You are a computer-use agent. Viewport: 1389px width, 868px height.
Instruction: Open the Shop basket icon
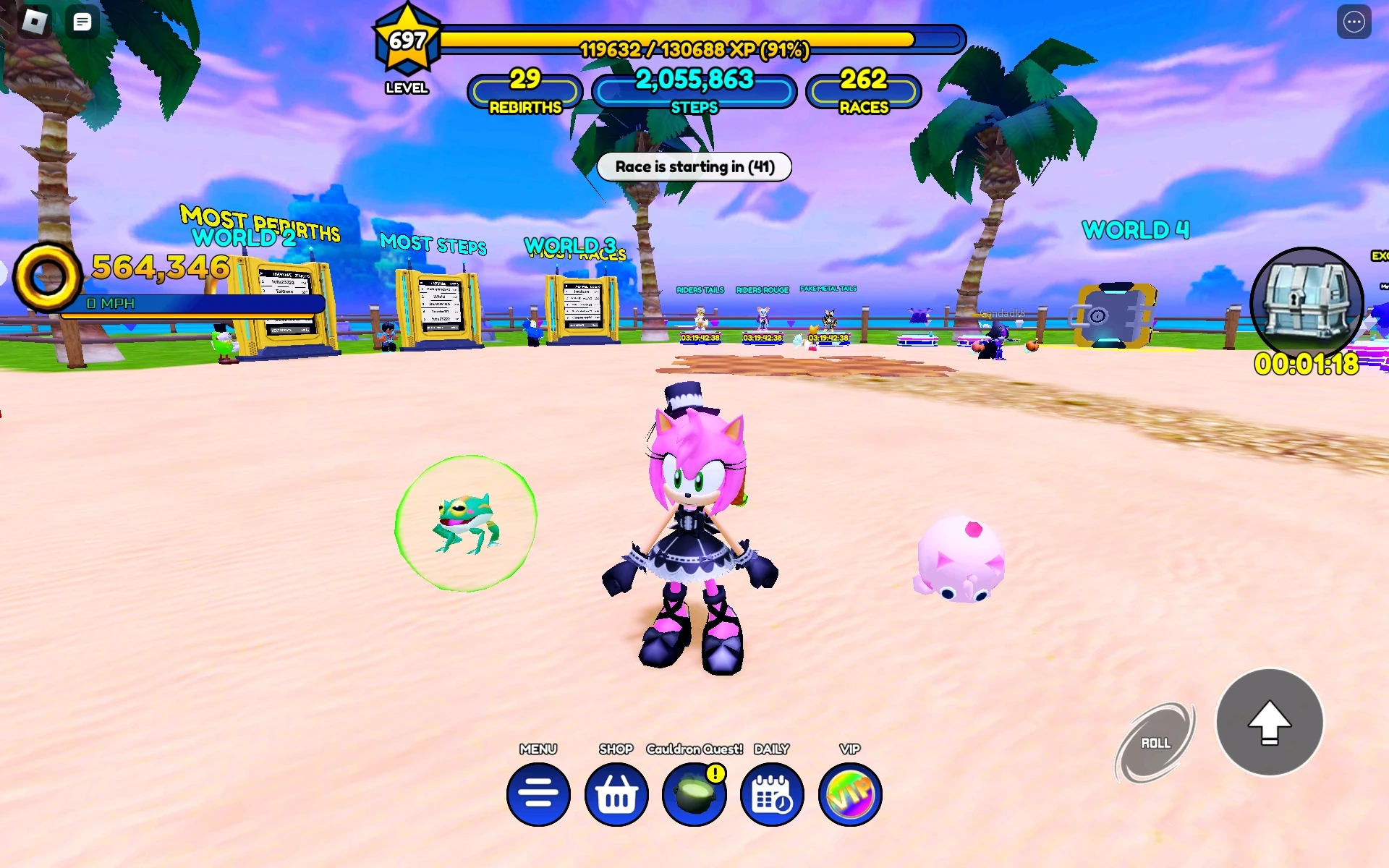(616, 793)
